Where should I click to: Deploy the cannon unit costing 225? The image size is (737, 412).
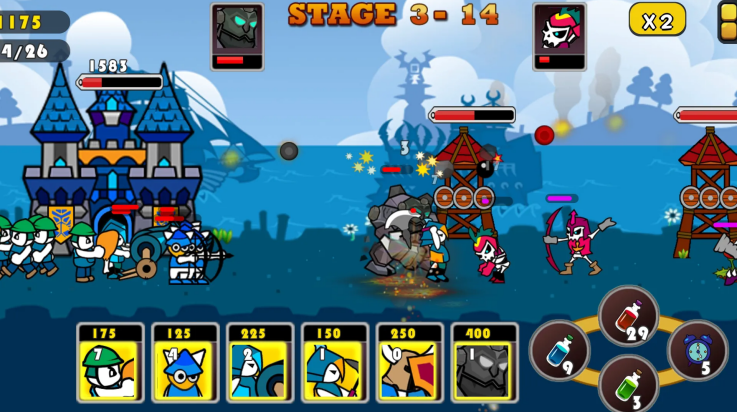coord(260,362)
